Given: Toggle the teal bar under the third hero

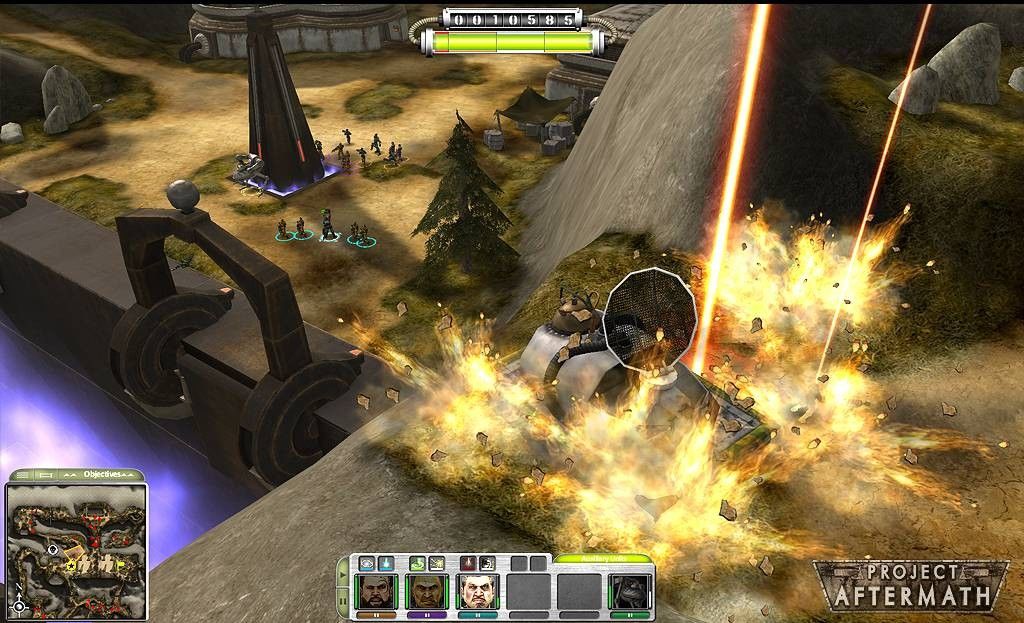Looking at the screenshot, I should [x=477, y=614].
